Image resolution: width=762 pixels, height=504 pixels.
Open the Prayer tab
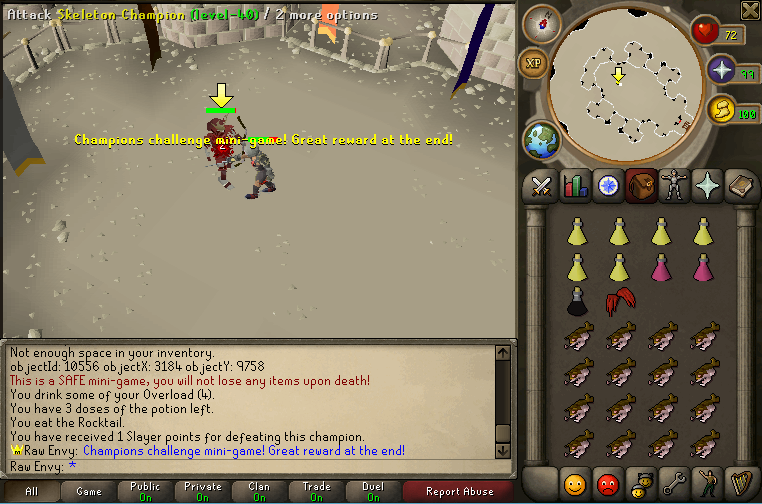(707, 186)
